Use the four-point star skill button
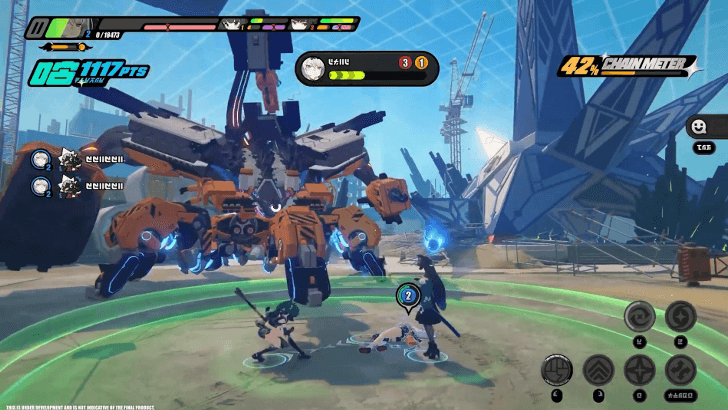728x410 pixels. pyautogui.click(x=639, y=371)
